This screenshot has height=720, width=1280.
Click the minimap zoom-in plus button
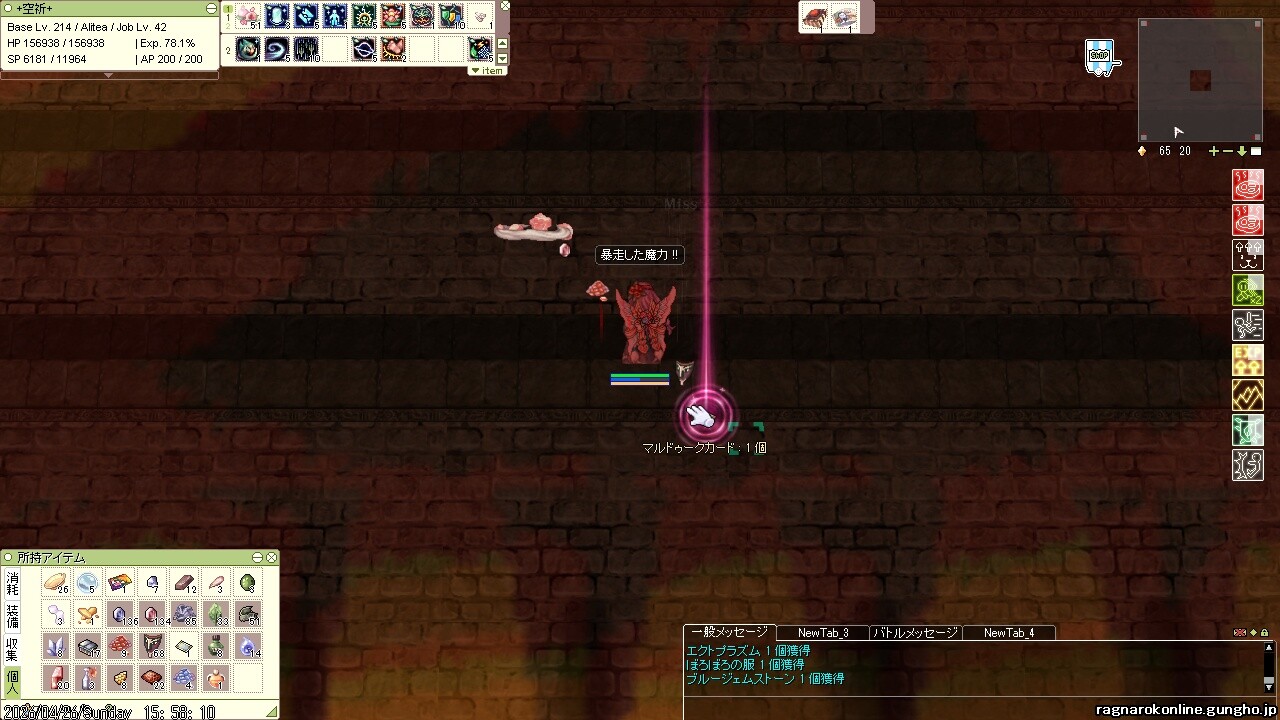(1214, 151)
